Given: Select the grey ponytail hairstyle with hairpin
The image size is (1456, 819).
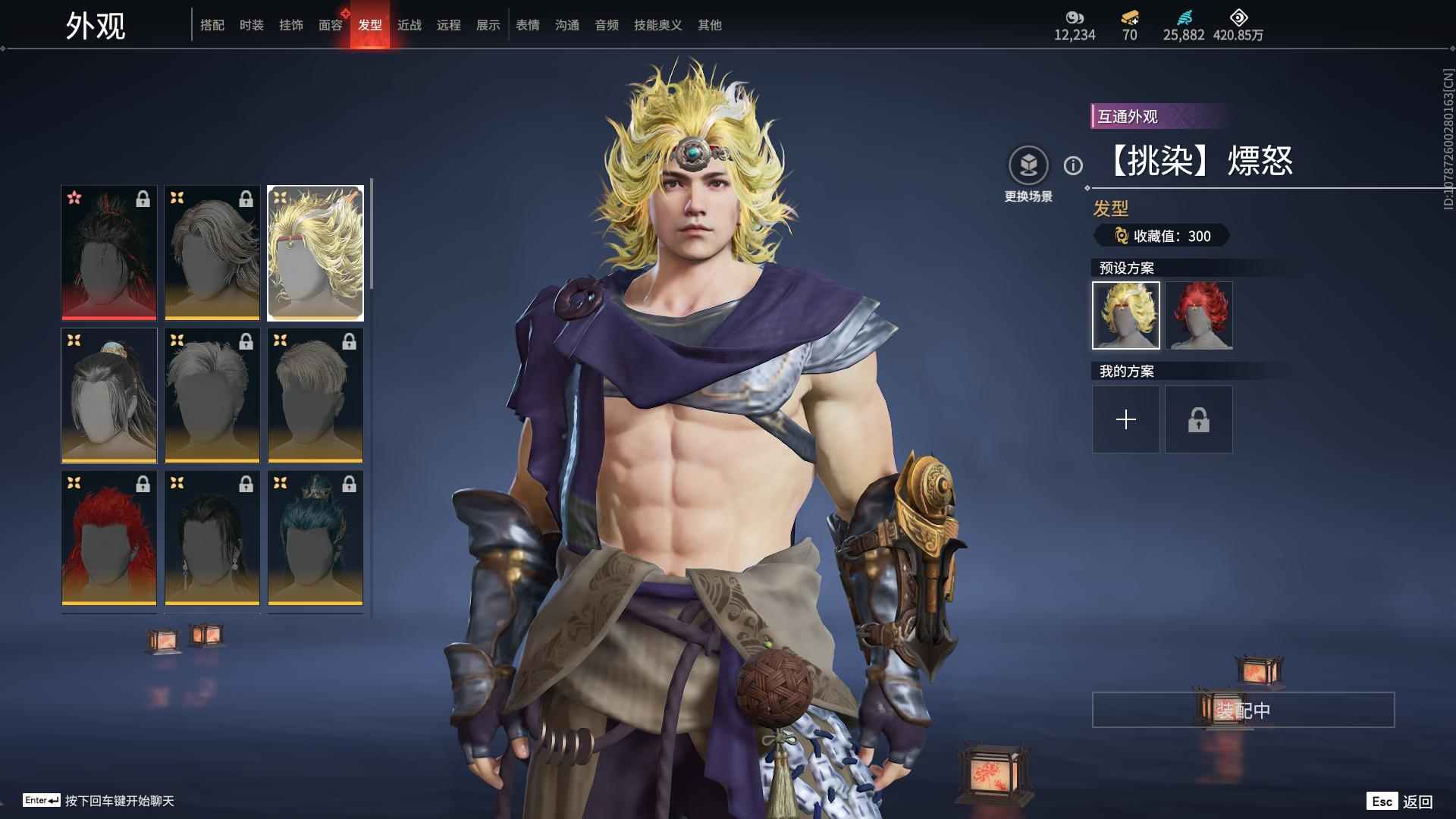Looking at the screenshot, I should pyautogui.click(x=109, y=395).
